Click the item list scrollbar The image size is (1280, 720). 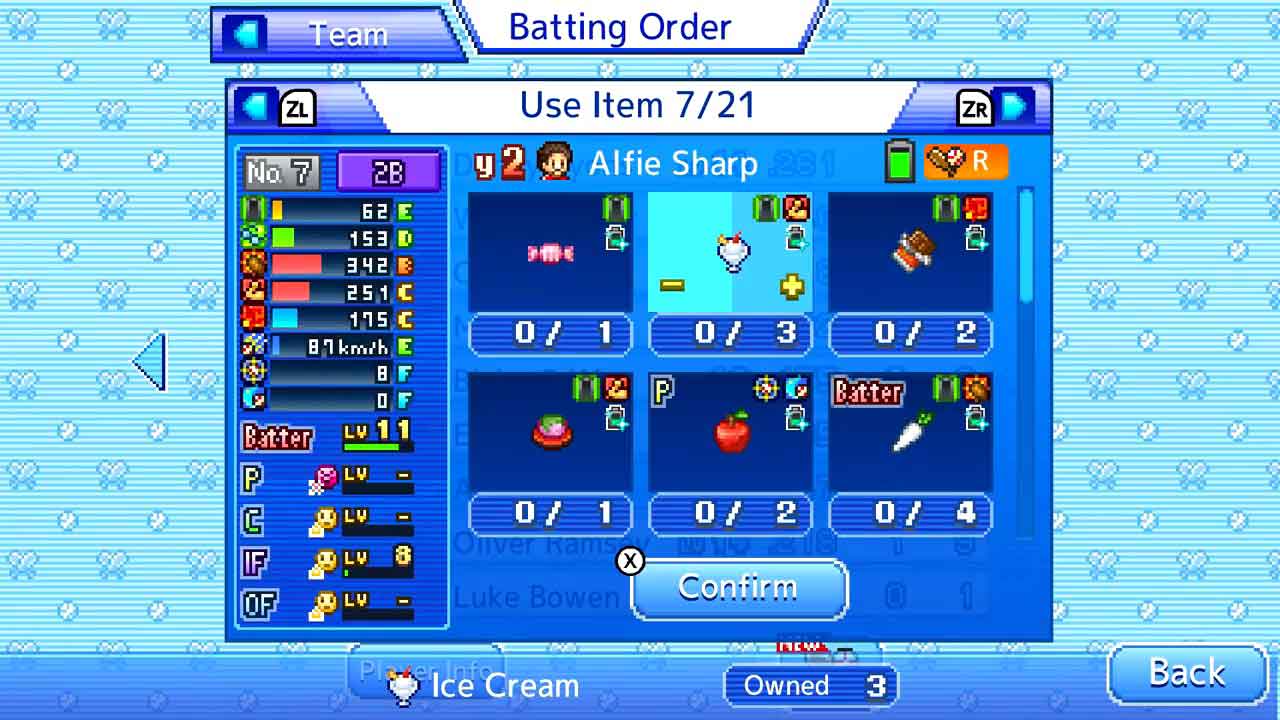pos(1025,245)
